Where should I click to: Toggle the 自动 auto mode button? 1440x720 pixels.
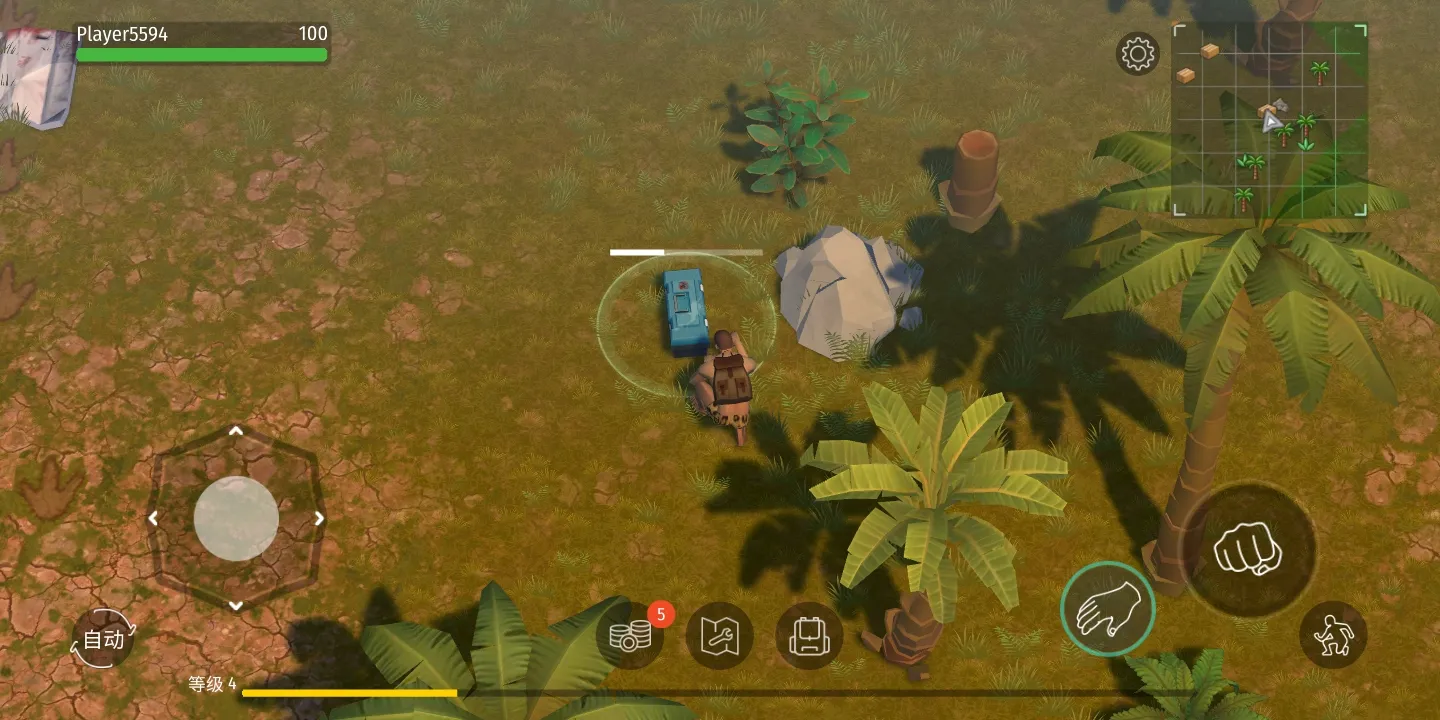tap(103, 639)
